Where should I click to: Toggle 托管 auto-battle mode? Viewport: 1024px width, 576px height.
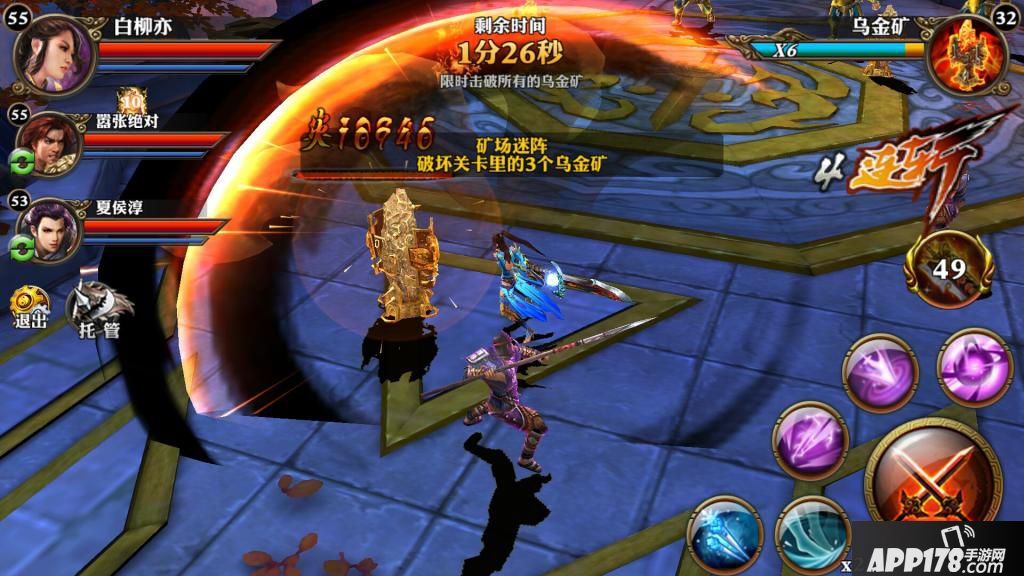coord(100,306)
